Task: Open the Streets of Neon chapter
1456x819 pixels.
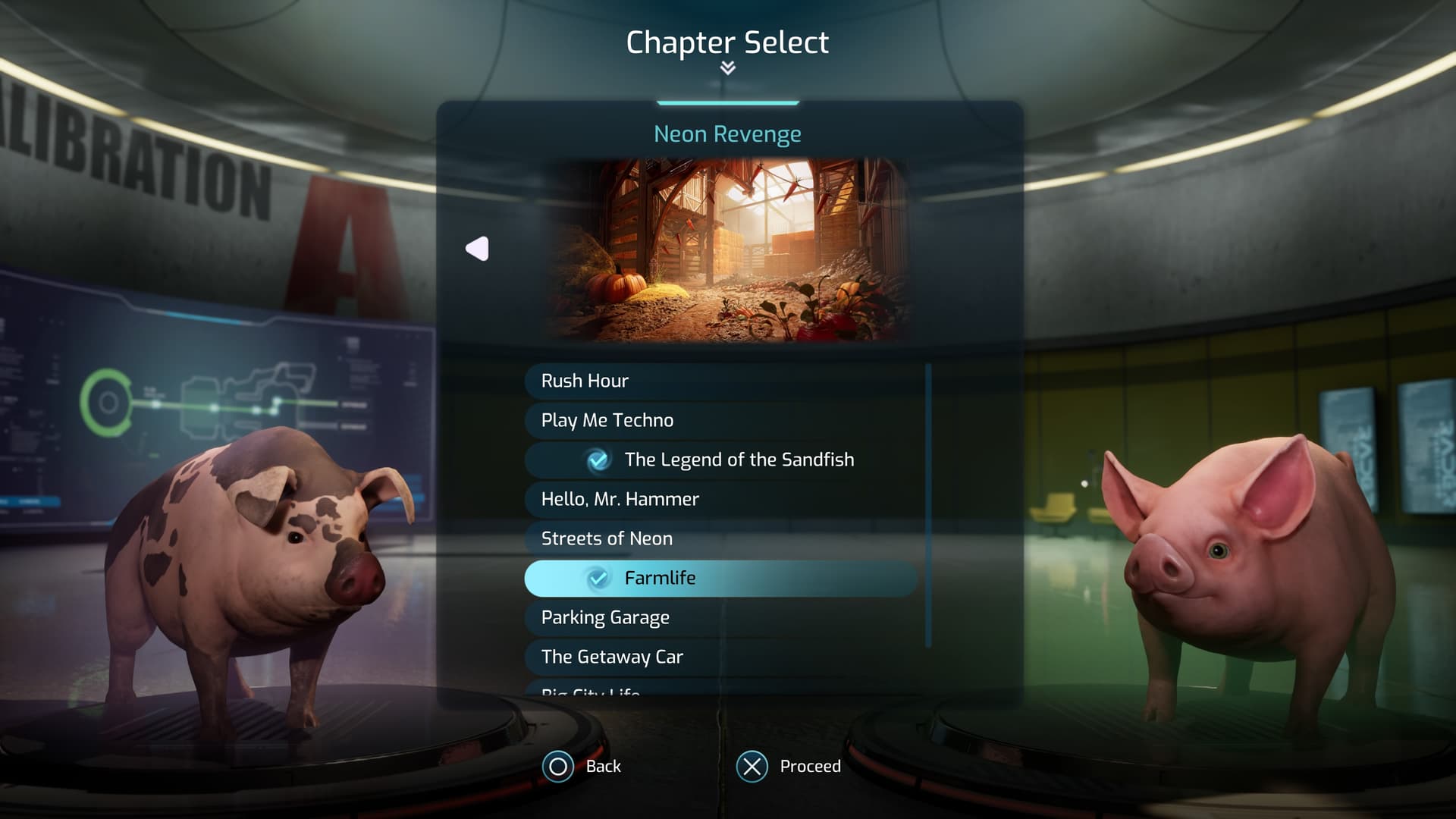Action: (720, 538)
